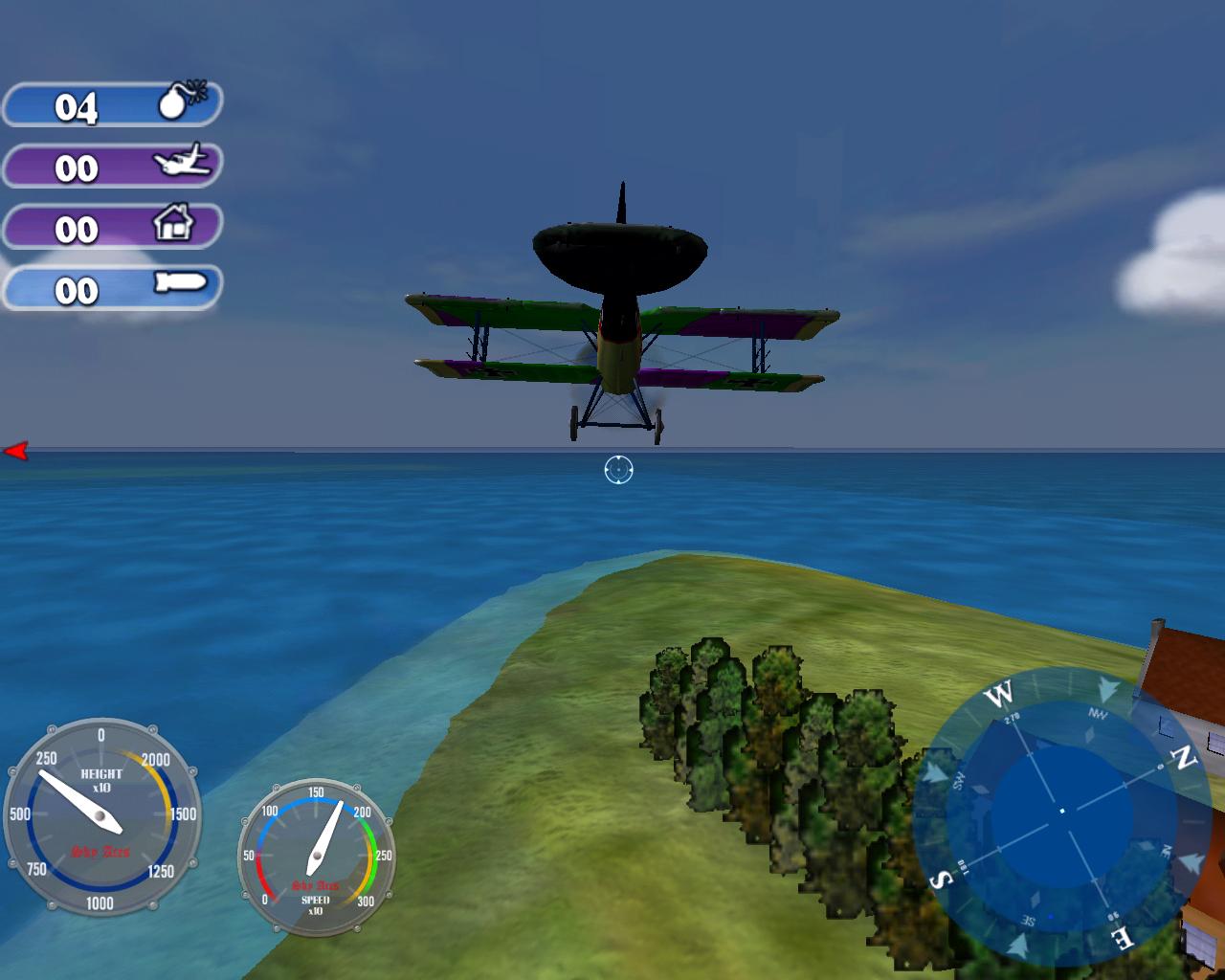Image resolution: width=1225 pixels, height=980 pixels.
Task: Click the compass radar minimap
Action: click(x=1060, y=813)
